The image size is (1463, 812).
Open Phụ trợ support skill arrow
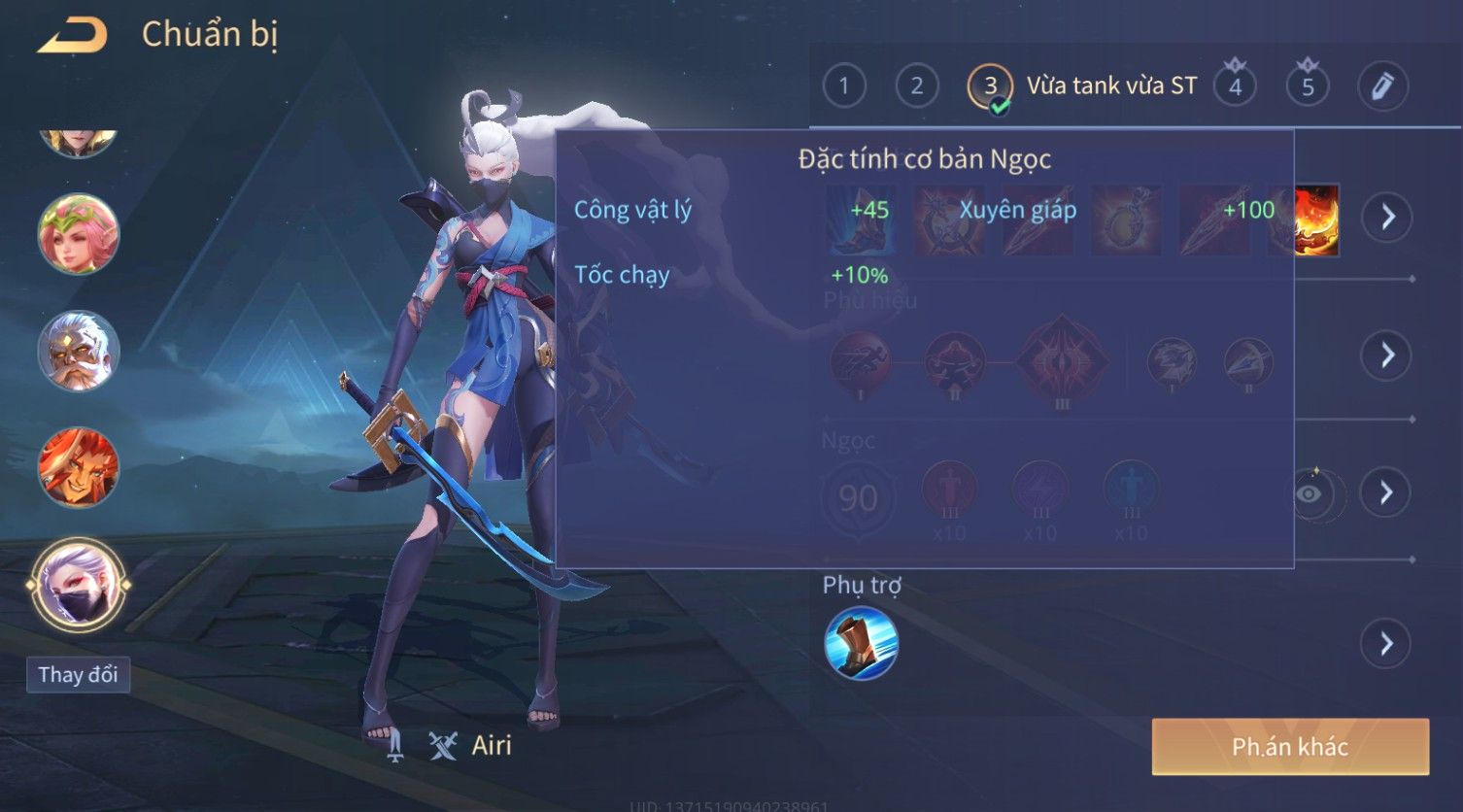[1386, 643]
